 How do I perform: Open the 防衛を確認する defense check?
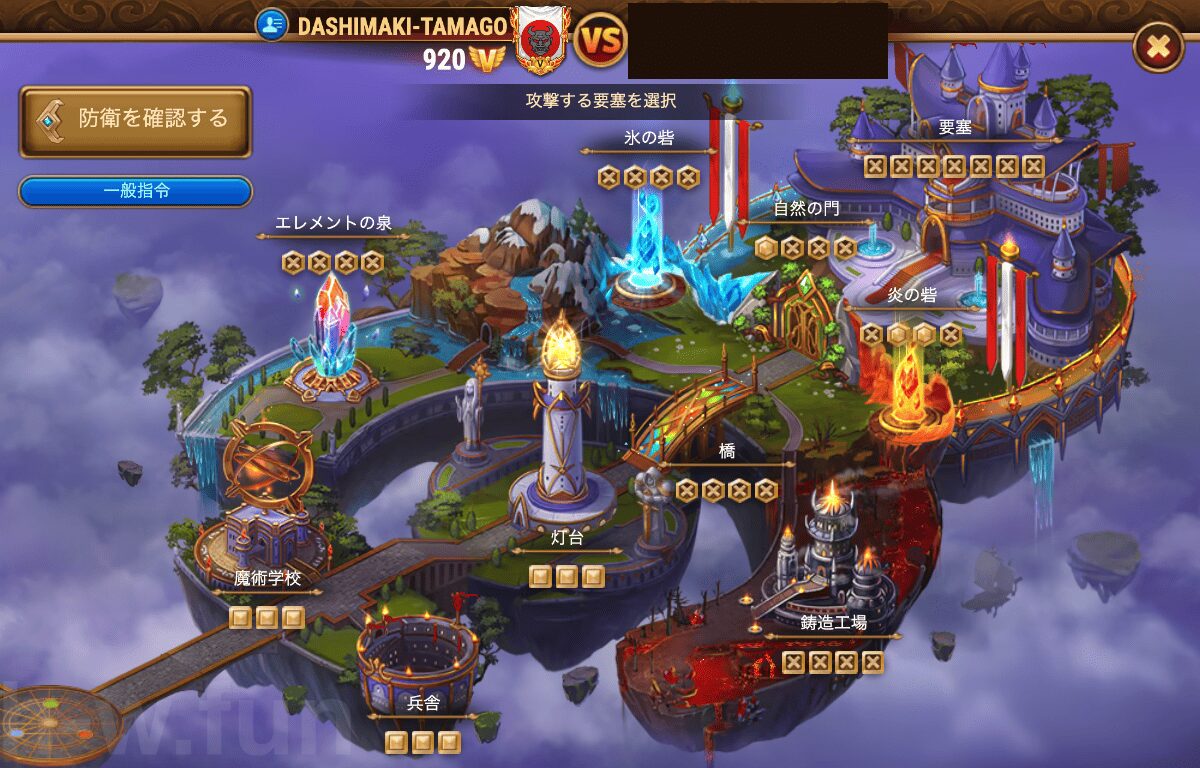(135, 120)
